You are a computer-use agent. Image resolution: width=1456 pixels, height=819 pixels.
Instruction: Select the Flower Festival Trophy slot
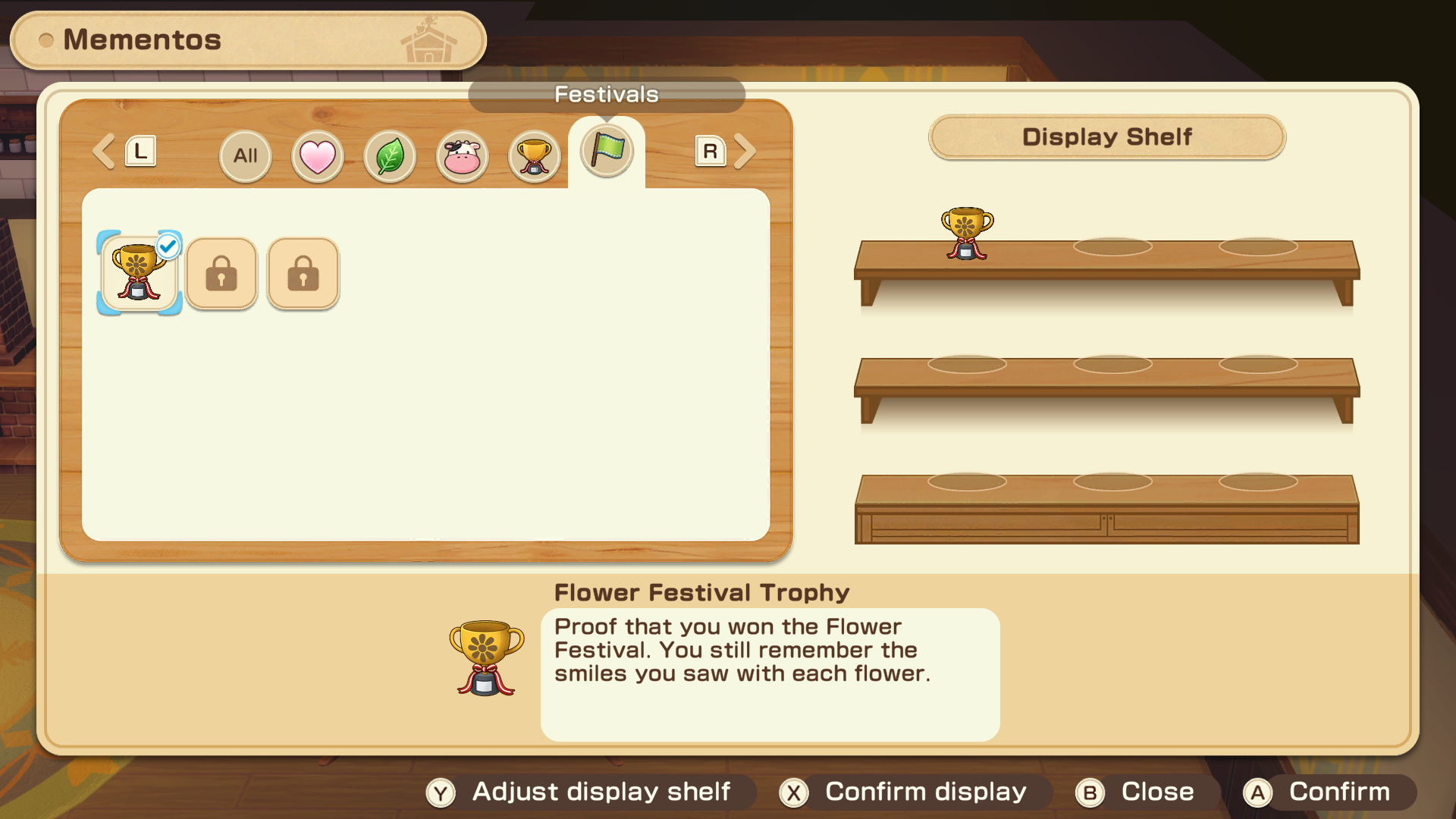139,273
